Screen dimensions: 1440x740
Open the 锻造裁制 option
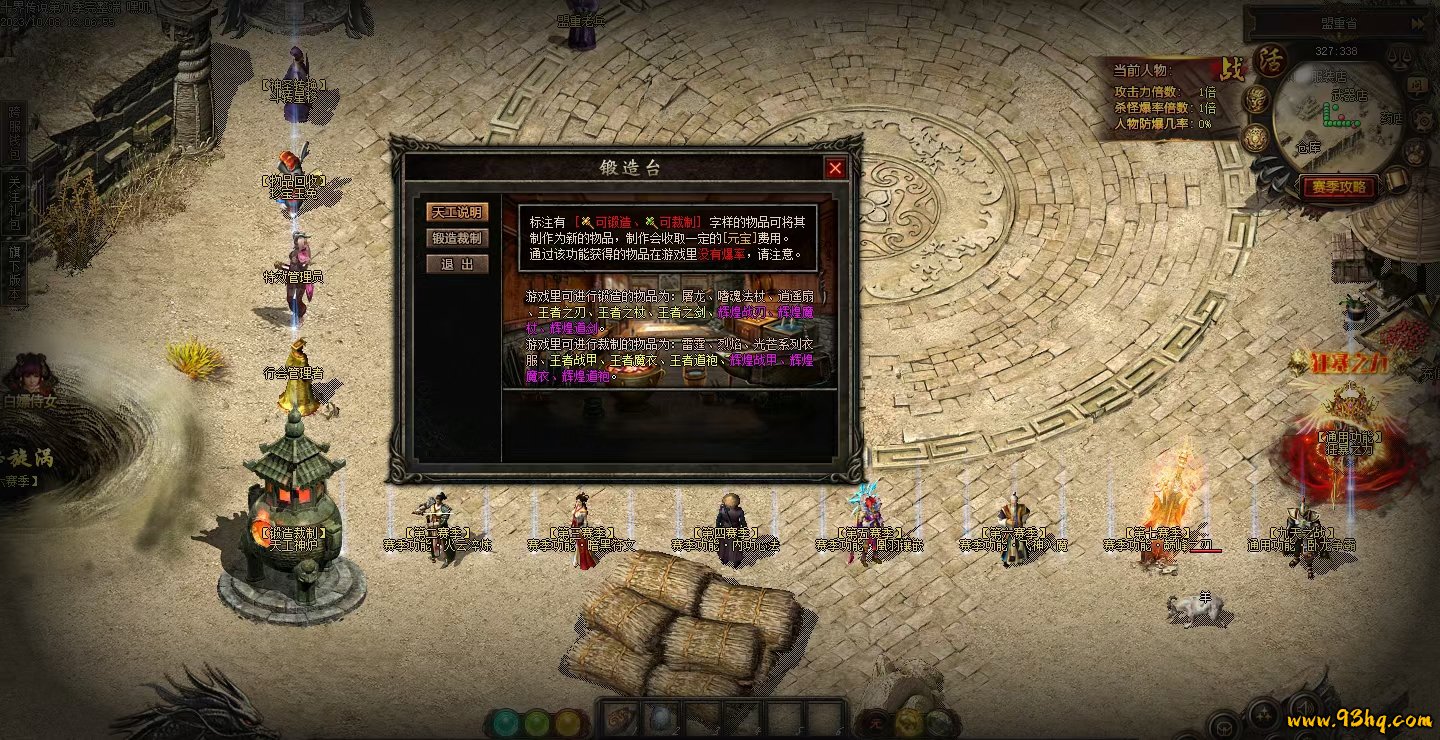457,238
